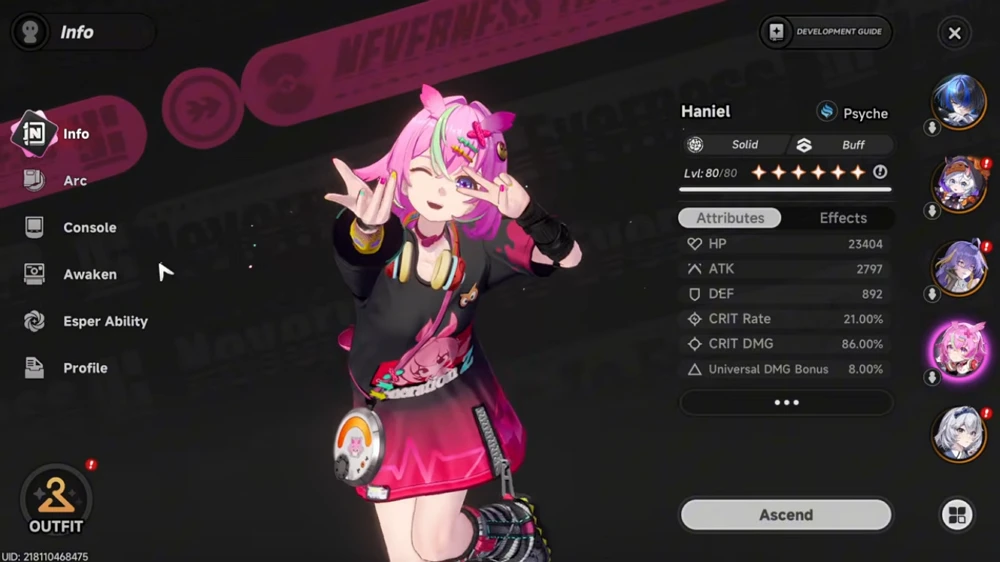This screenshot has height=562, width=1000.
Task: Choose the orange-hat character portrait
Action: click(x=959, y=184)
